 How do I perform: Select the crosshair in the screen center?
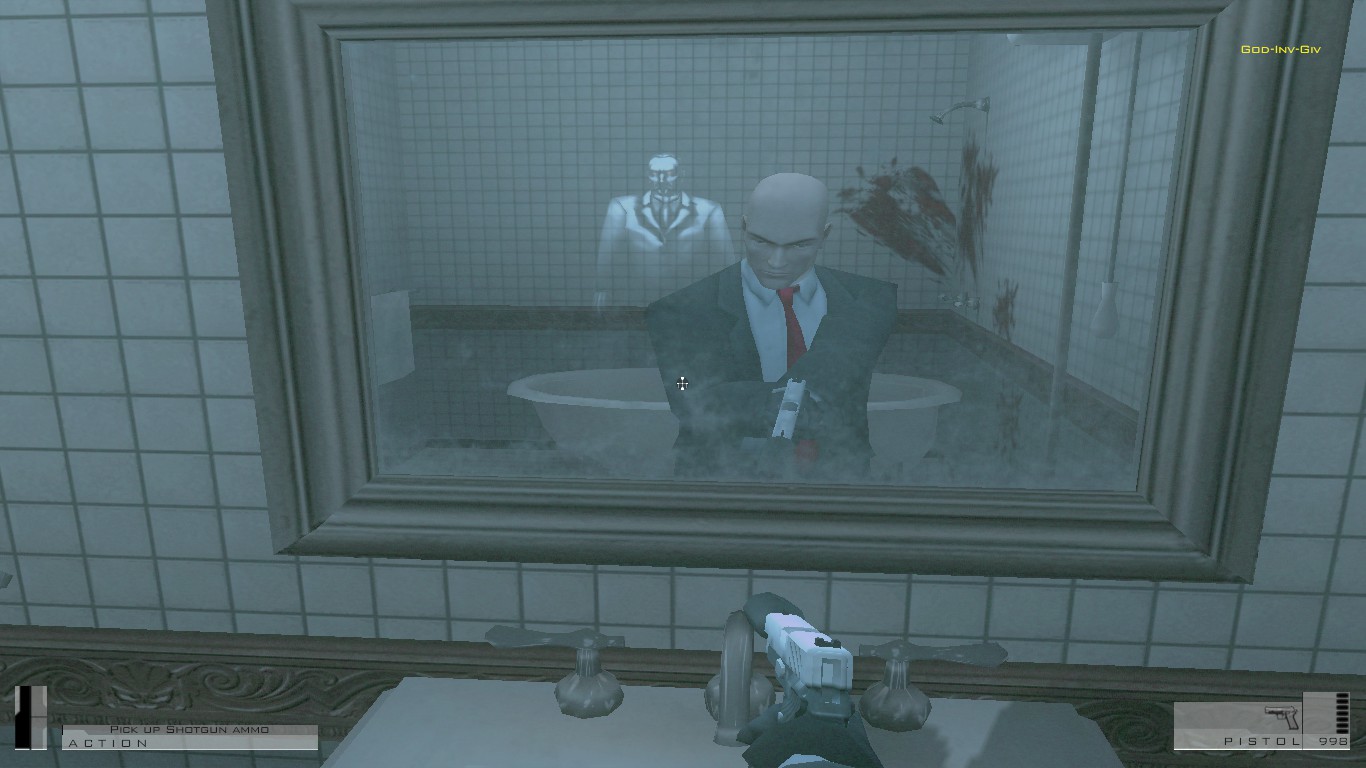(682, 384)
